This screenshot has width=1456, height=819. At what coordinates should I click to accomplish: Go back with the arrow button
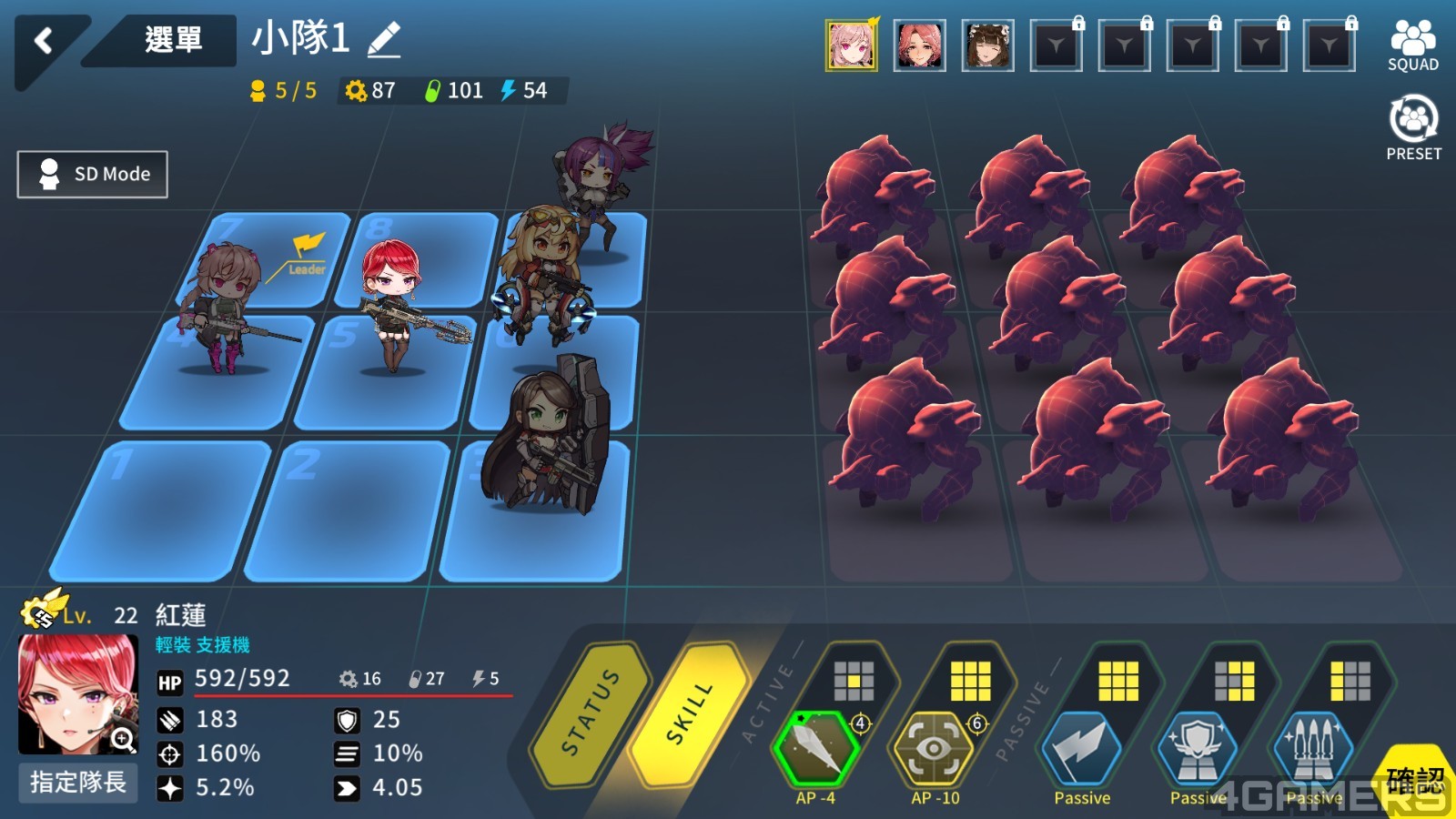tap(43, 41)
